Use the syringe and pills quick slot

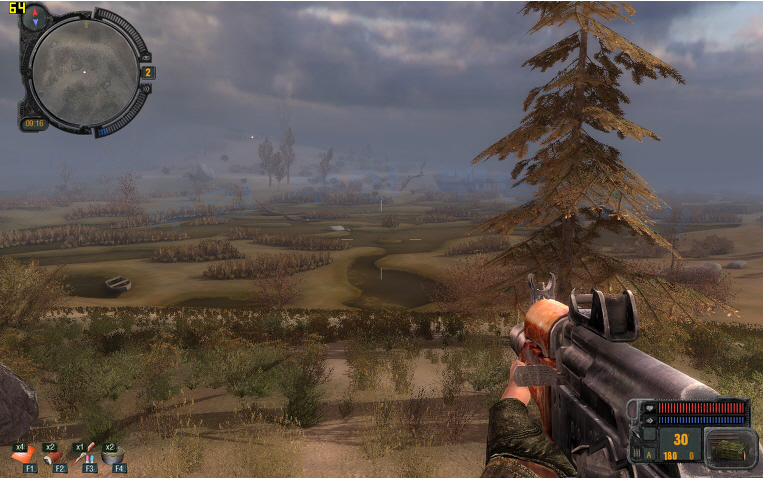(87, 456)
